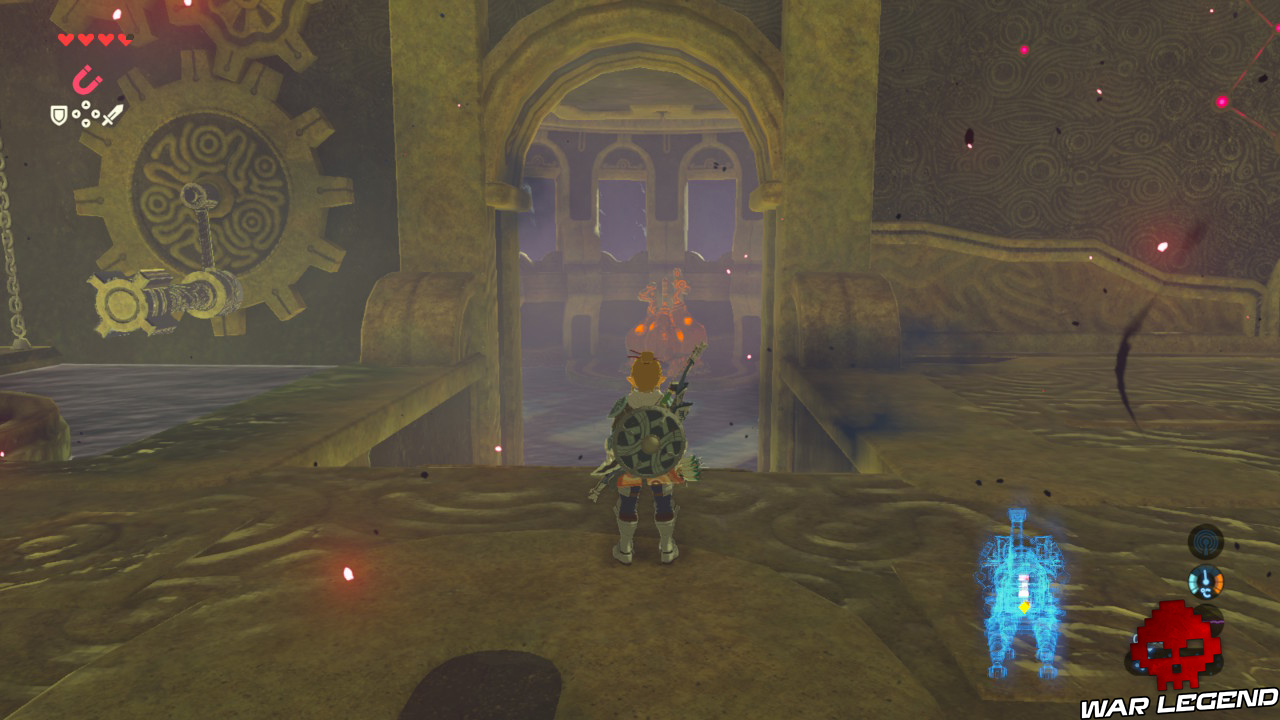Screen dimensions: 1280x720
Task: Click the sword icon near the d-pad indicator
Action: point(112,115)
